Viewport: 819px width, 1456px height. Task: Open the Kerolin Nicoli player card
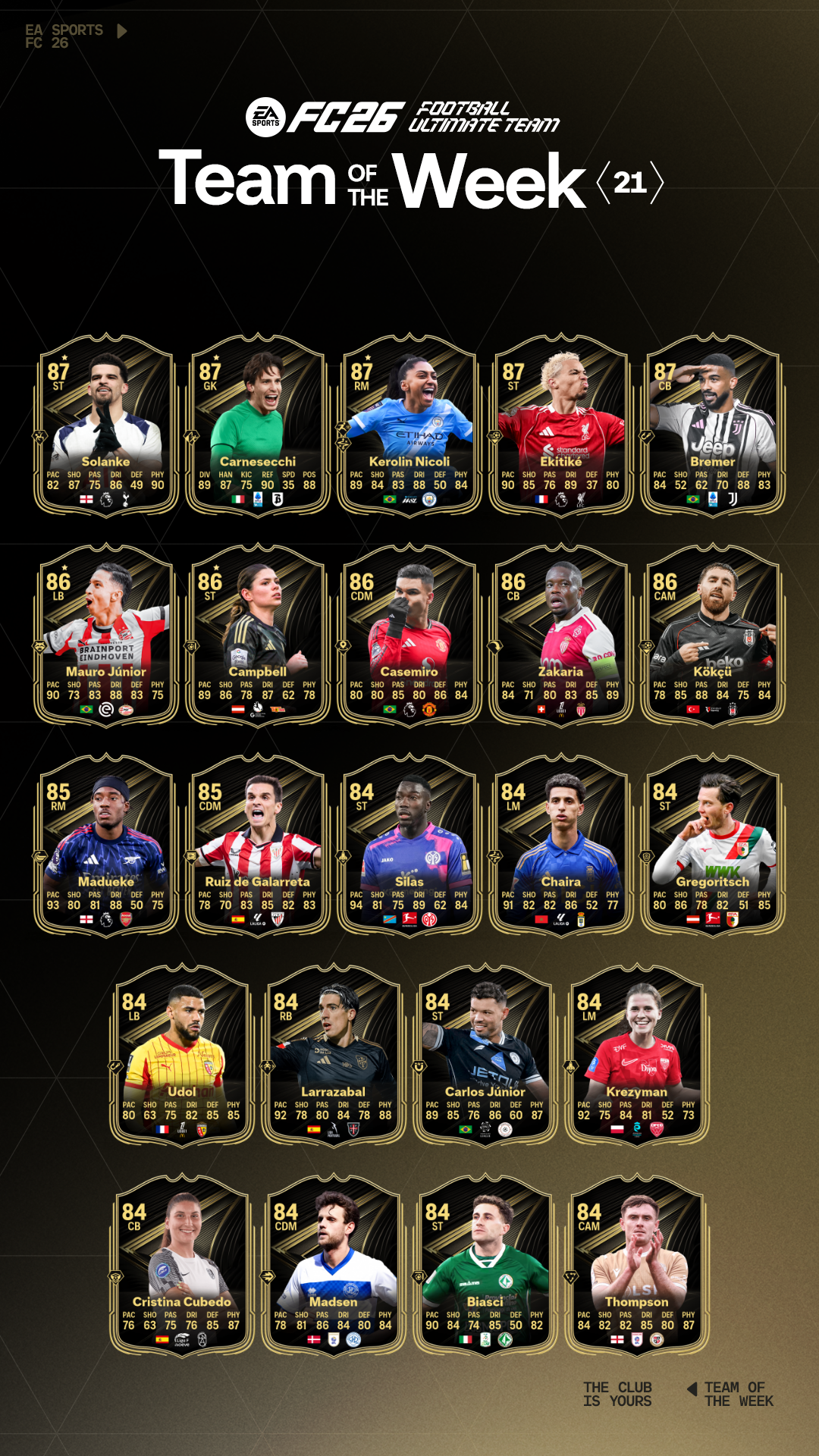click(409, 425)
